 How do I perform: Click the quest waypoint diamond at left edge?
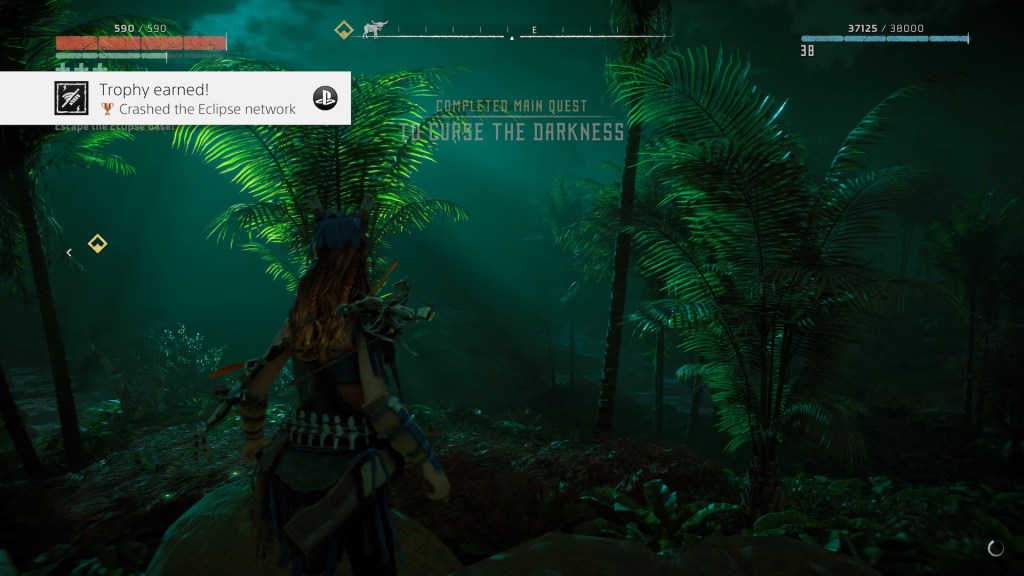click(97, 243)
